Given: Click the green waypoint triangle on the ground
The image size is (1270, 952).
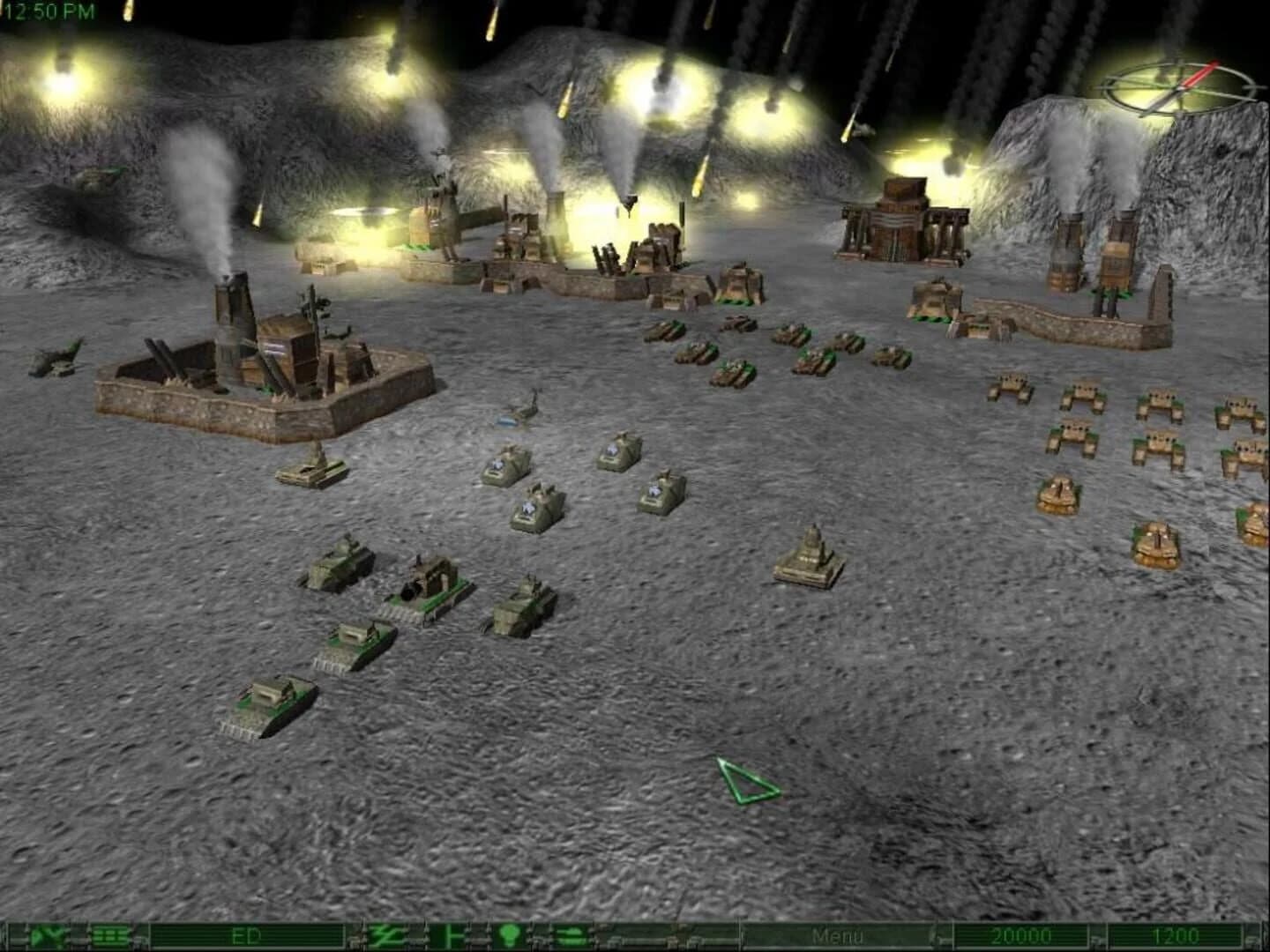Looking at the screenshot, I should (x=745, y=780).
